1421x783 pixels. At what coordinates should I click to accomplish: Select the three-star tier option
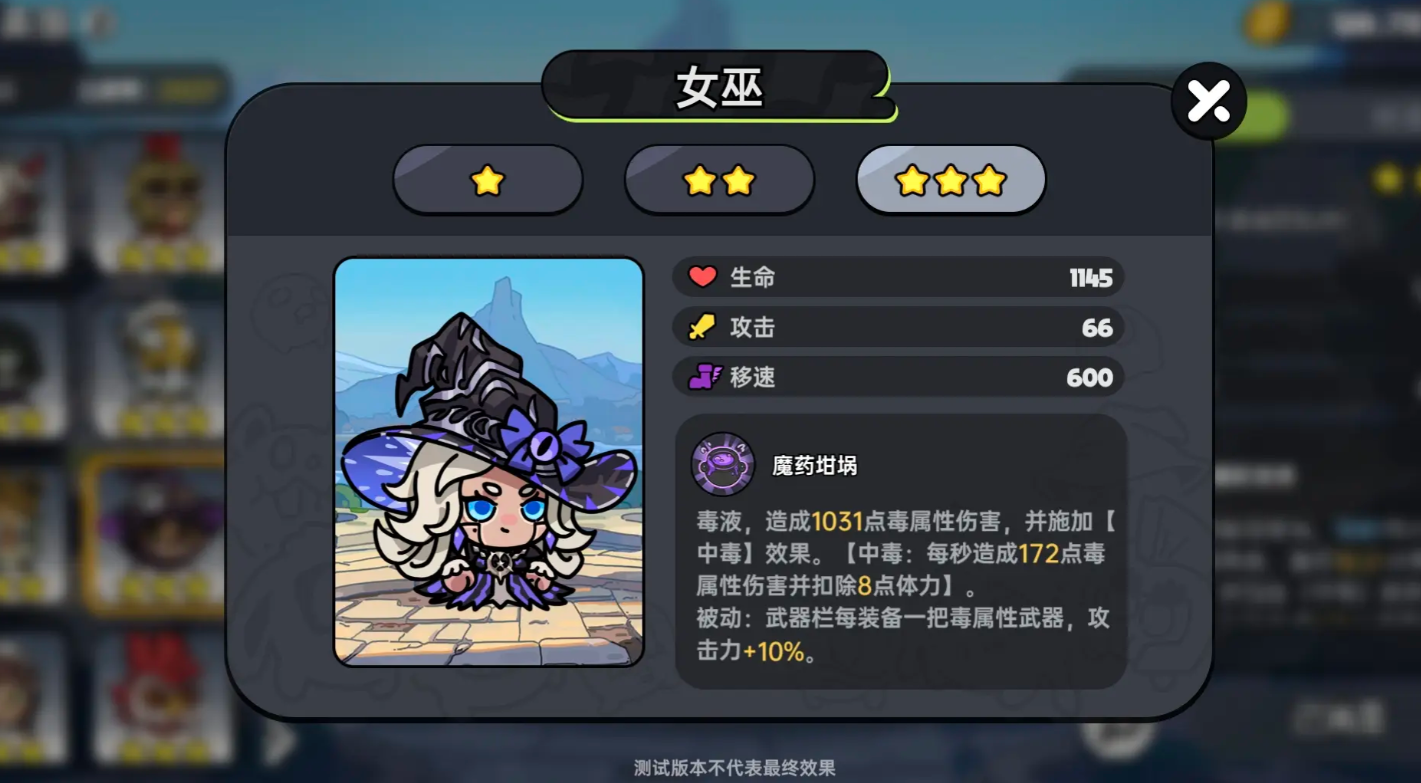pos(951,181)
